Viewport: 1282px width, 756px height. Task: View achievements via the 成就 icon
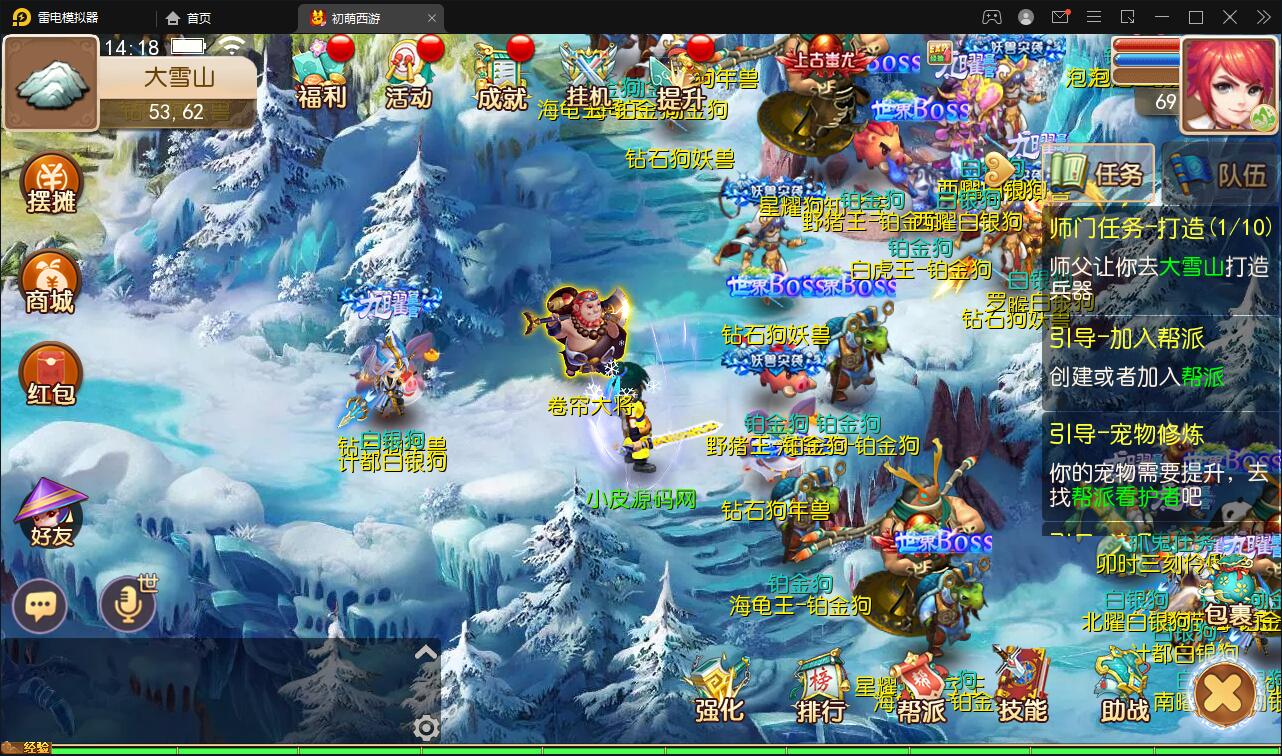tap(500, 75)
